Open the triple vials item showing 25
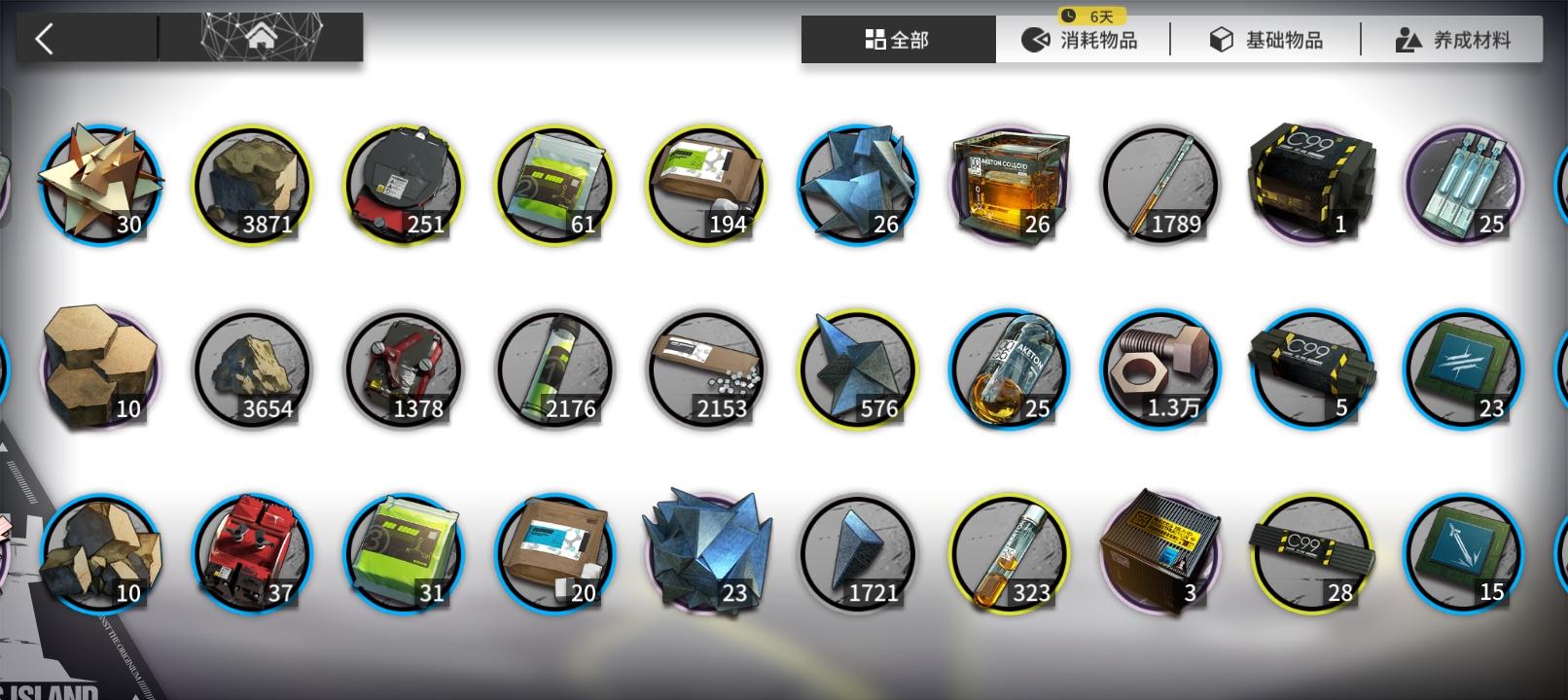This screenshot has height=700, width=1568. click(1464, 185)
